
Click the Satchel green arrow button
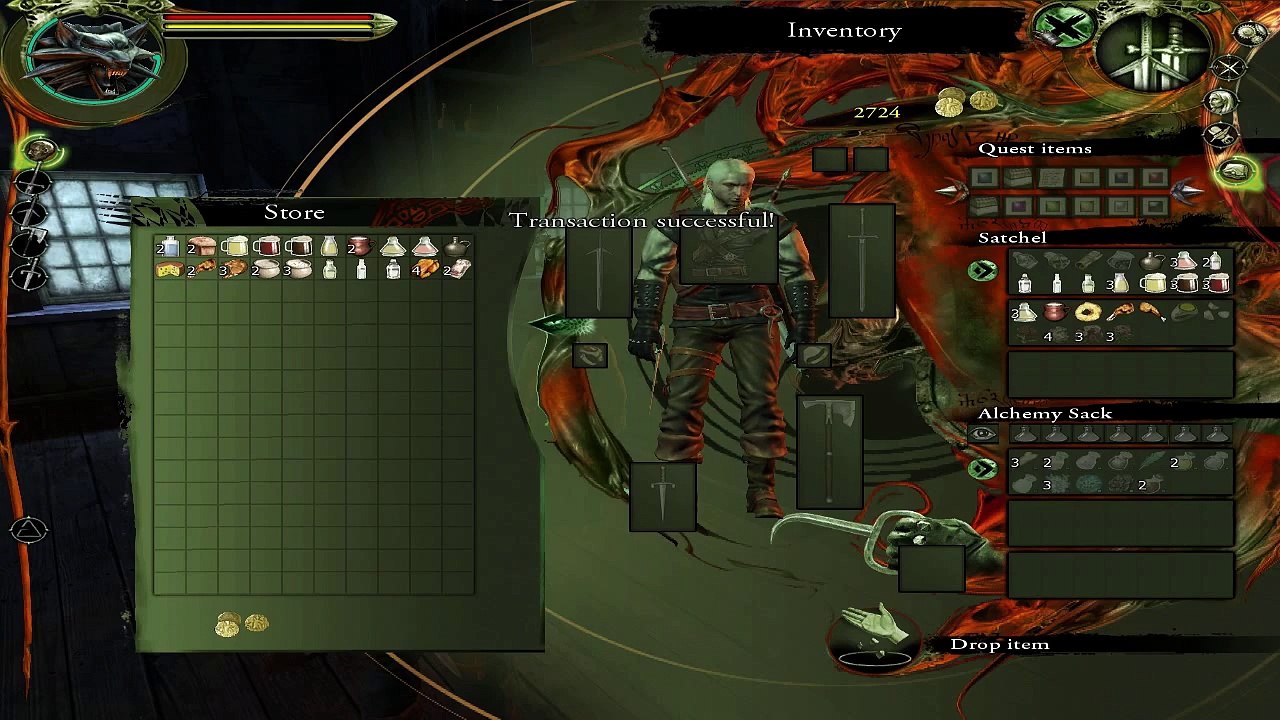982,271
